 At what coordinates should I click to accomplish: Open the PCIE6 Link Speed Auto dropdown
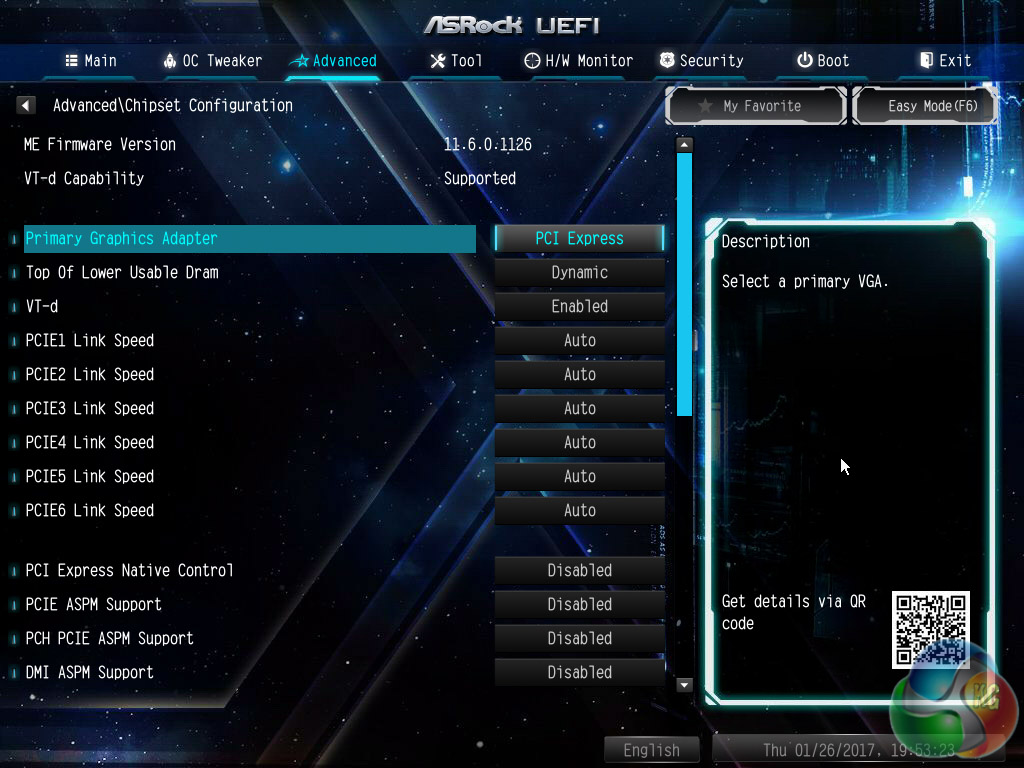[x=579, y=510]
